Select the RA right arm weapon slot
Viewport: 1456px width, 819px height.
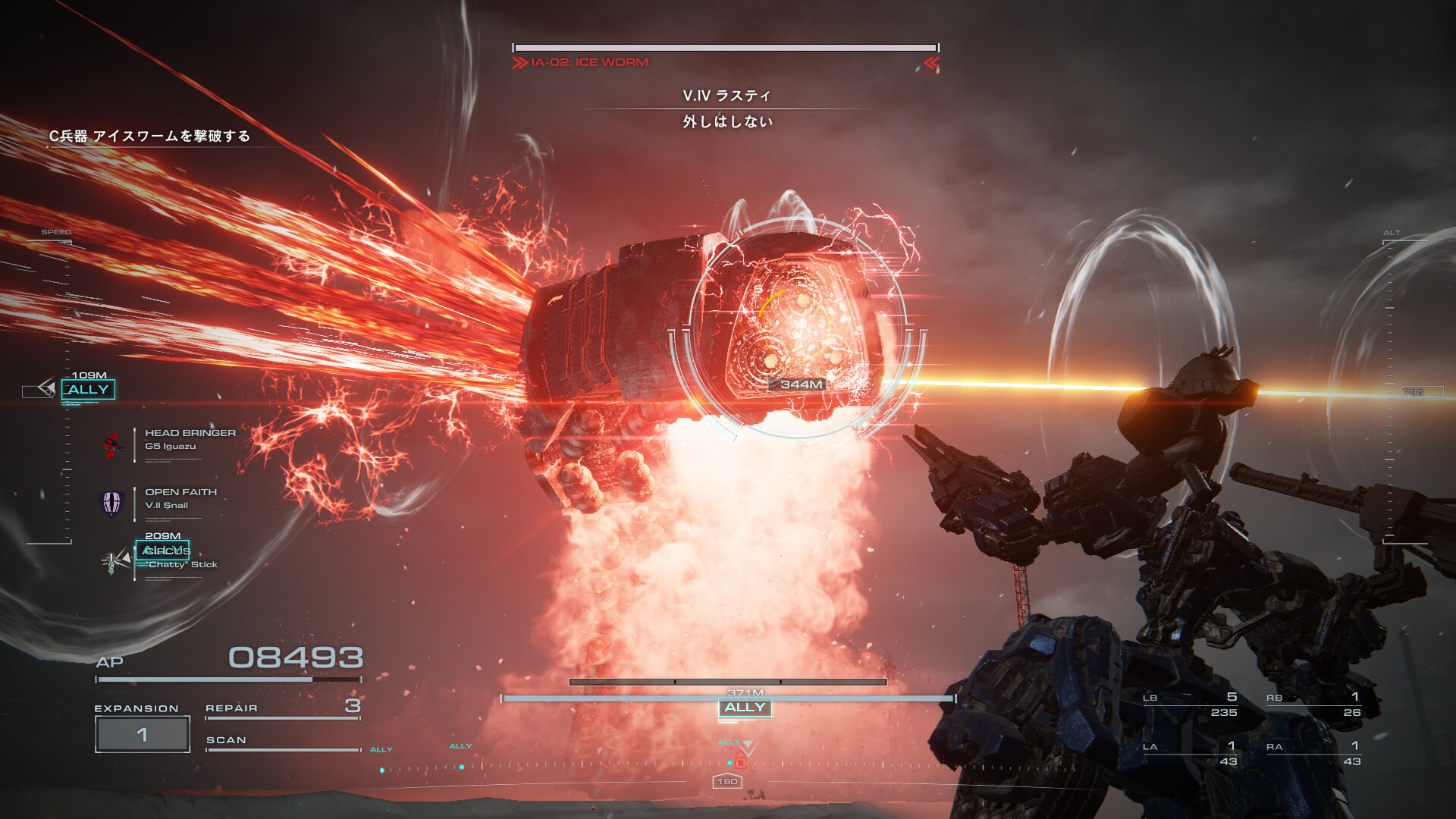point(1313,754)
